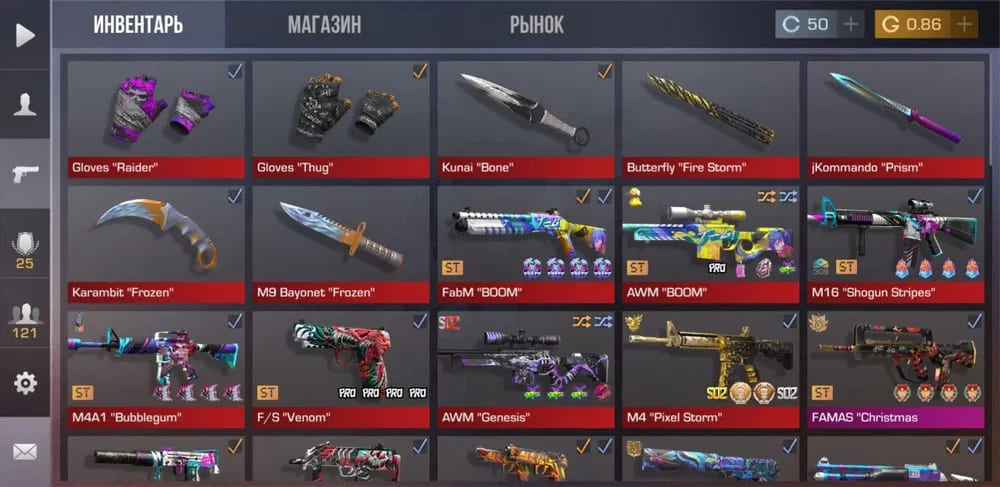Viewport: 1000px width, 487px height.
Task: Switch to the Магазин tab
Action: point(324,24)
